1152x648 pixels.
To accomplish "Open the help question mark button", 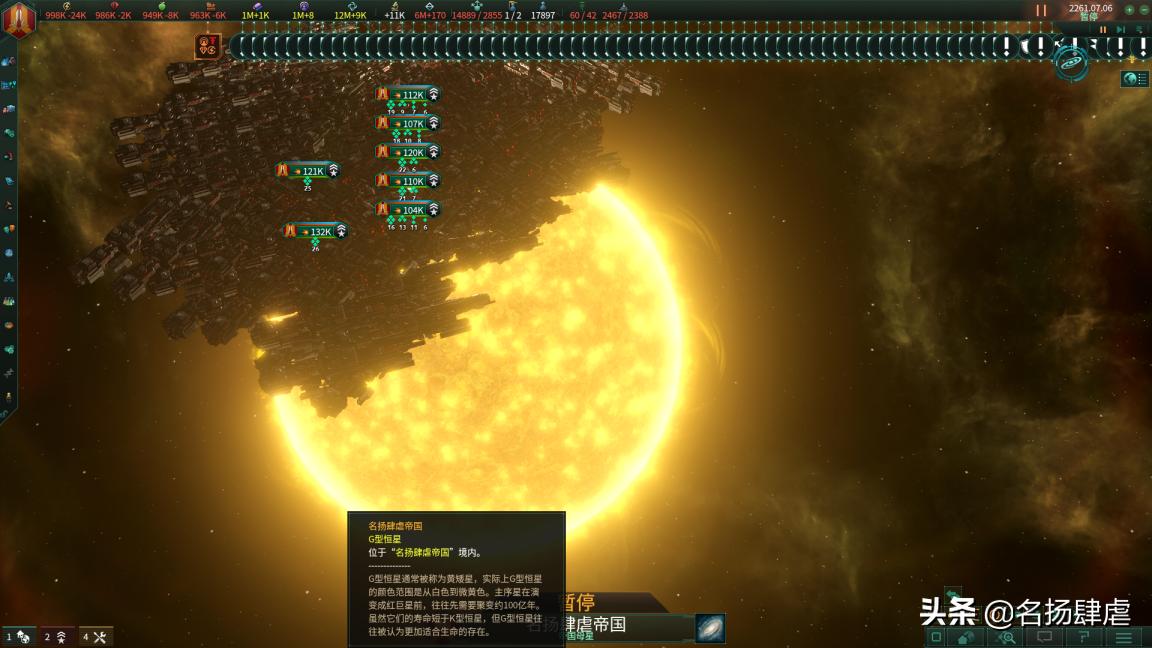I will point(1084,637).
